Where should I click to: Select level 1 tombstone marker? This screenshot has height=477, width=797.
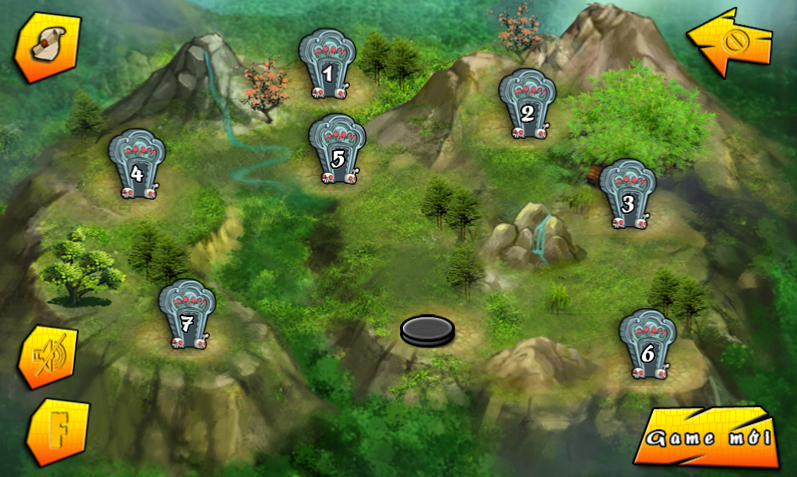coord(328,64)
